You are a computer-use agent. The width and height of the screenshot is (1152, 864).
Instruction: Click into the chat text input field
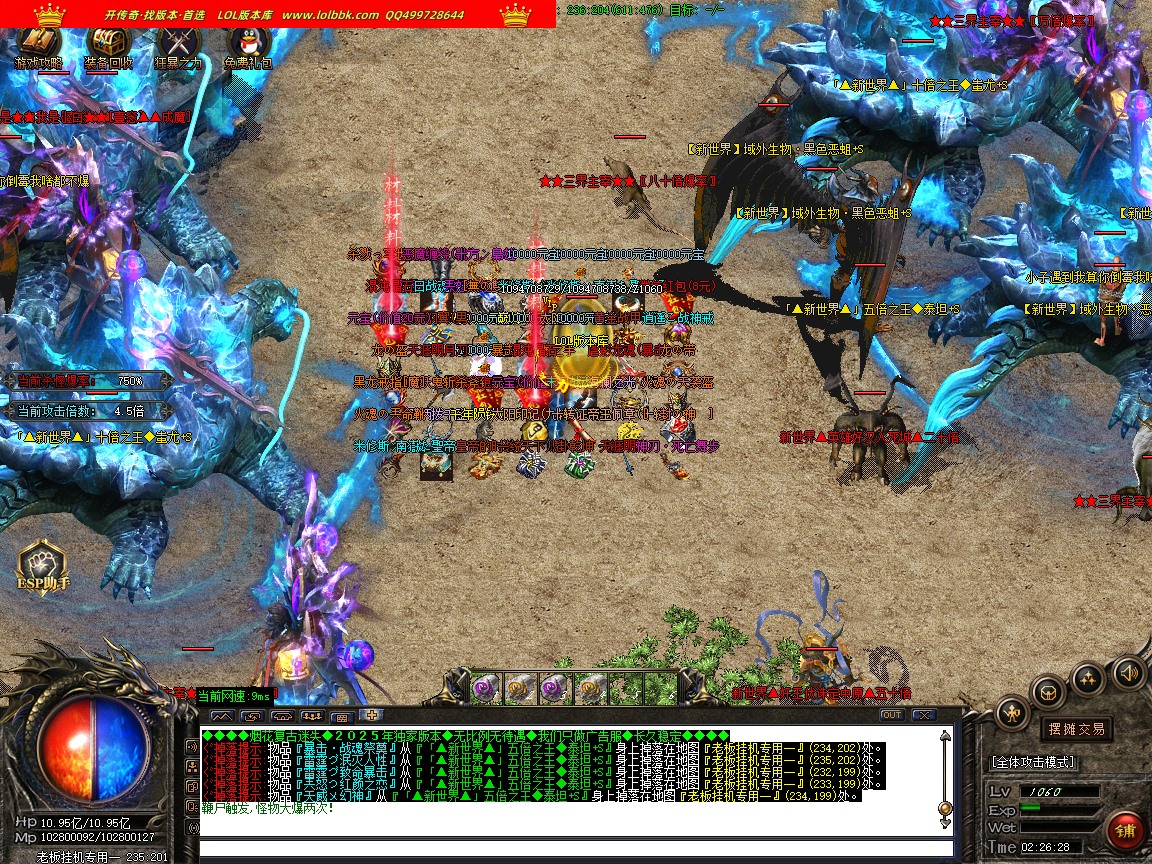point(570,849)
